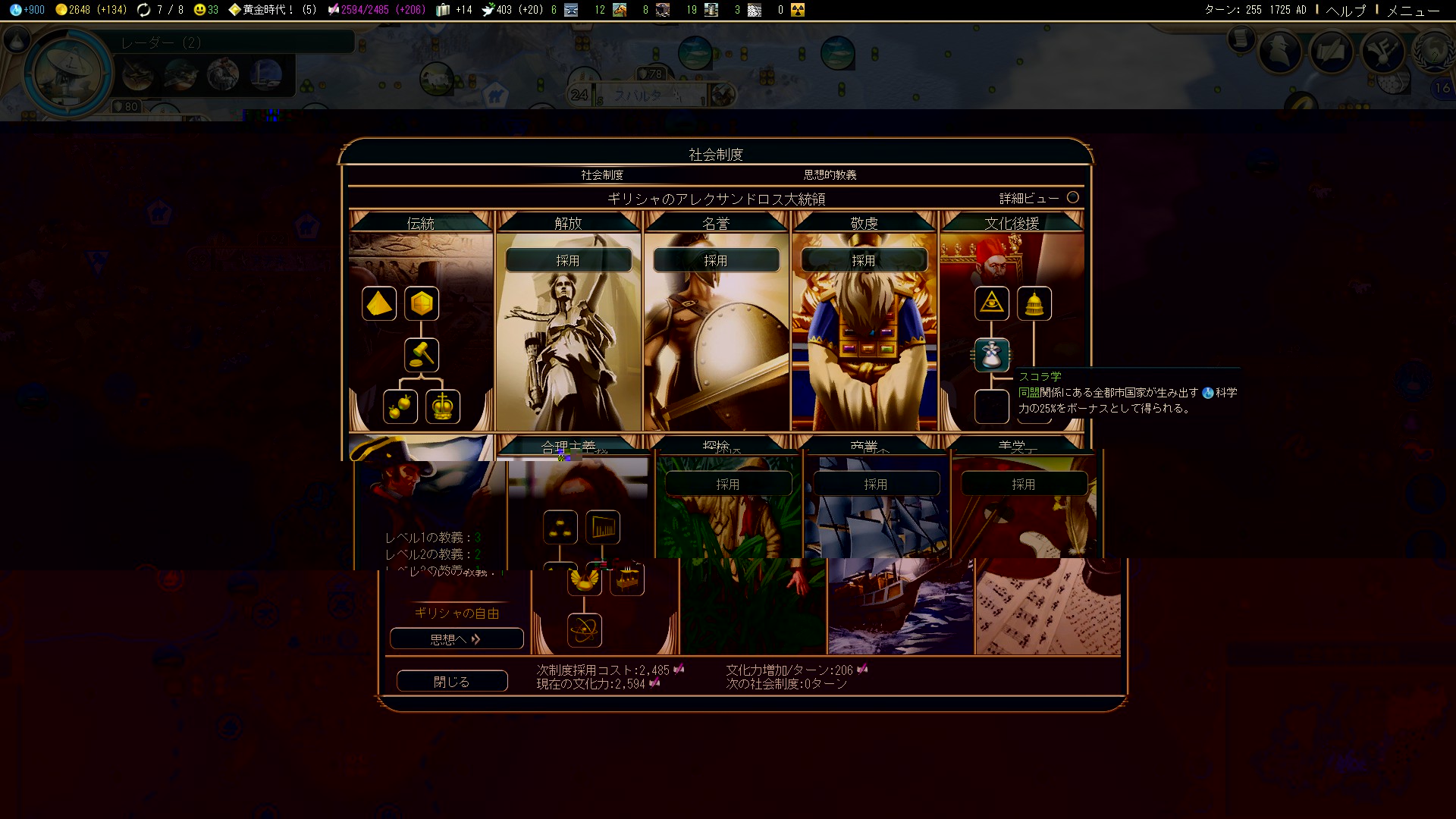Select the eye-in-triangle Patronage policy icon
The width and height of the screenshot is (1456, 819).
click(992, 303)
